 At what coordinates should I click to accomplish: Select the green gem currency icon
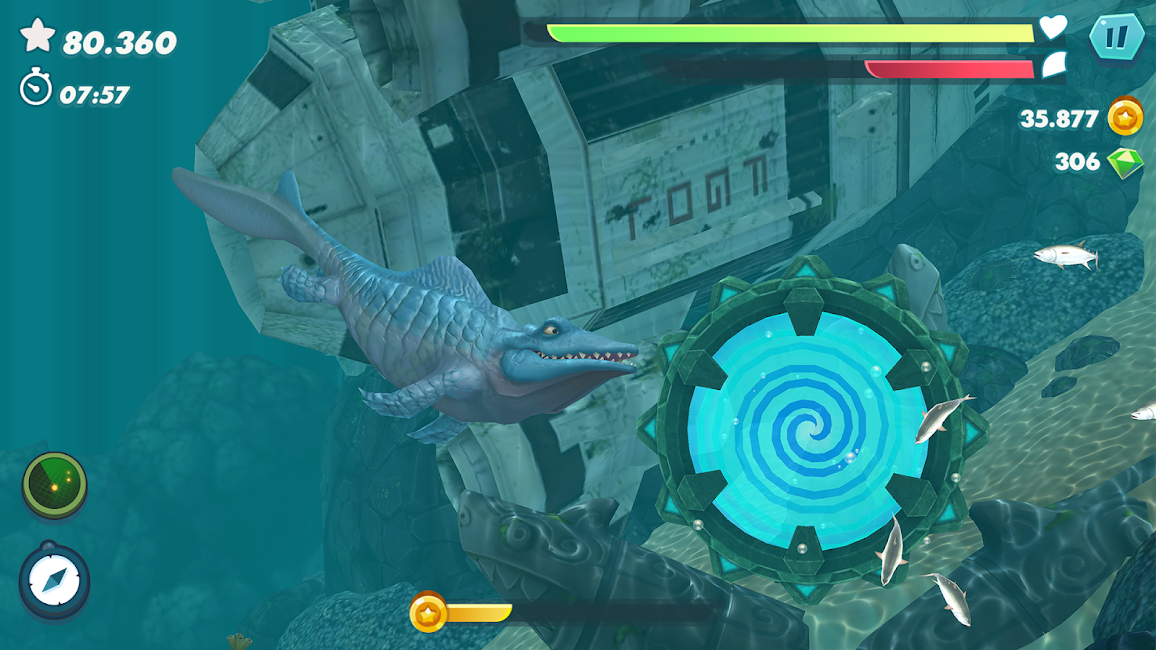(1126, 162)
